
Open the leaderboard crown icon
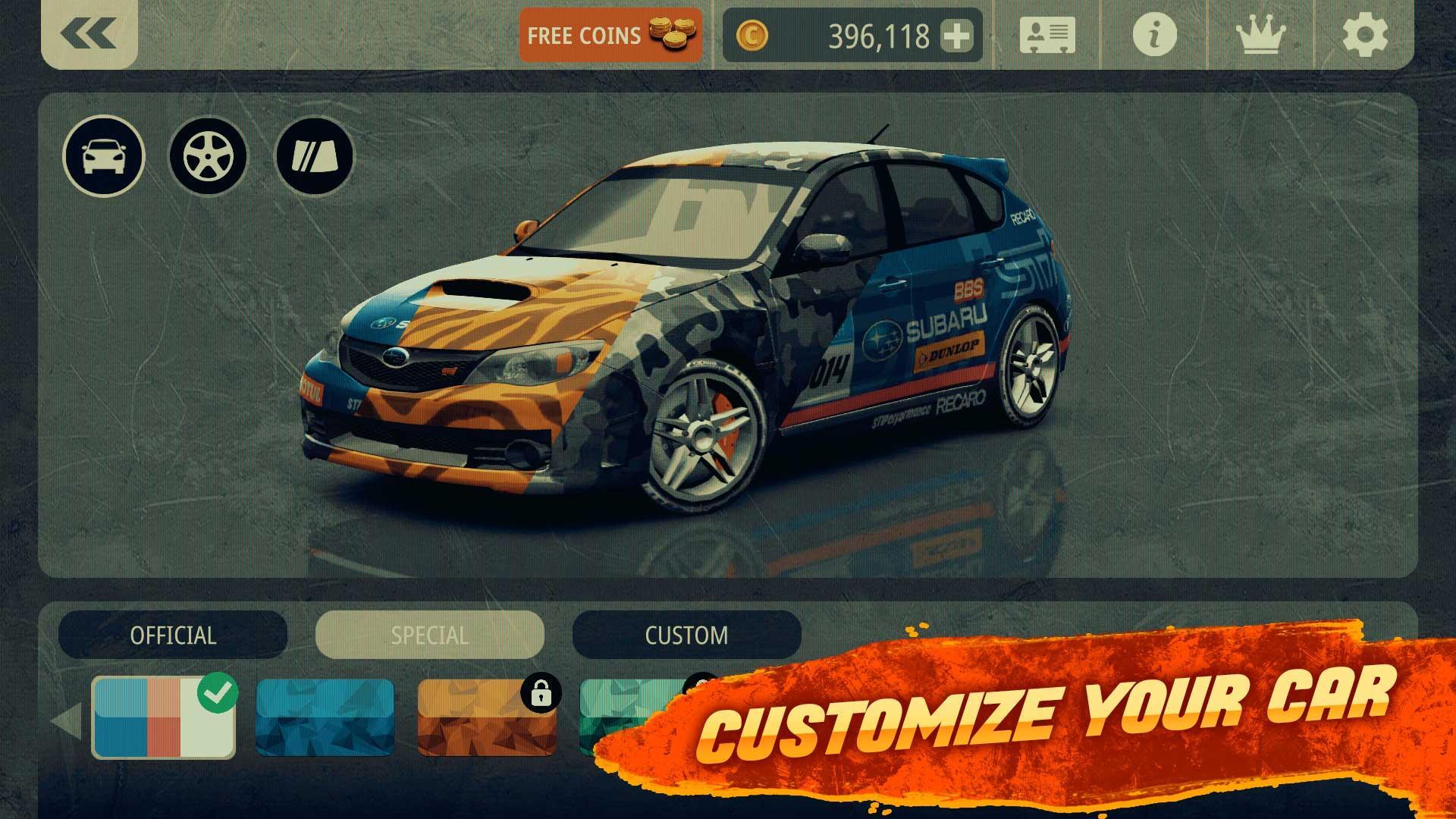coord(1259,36)
